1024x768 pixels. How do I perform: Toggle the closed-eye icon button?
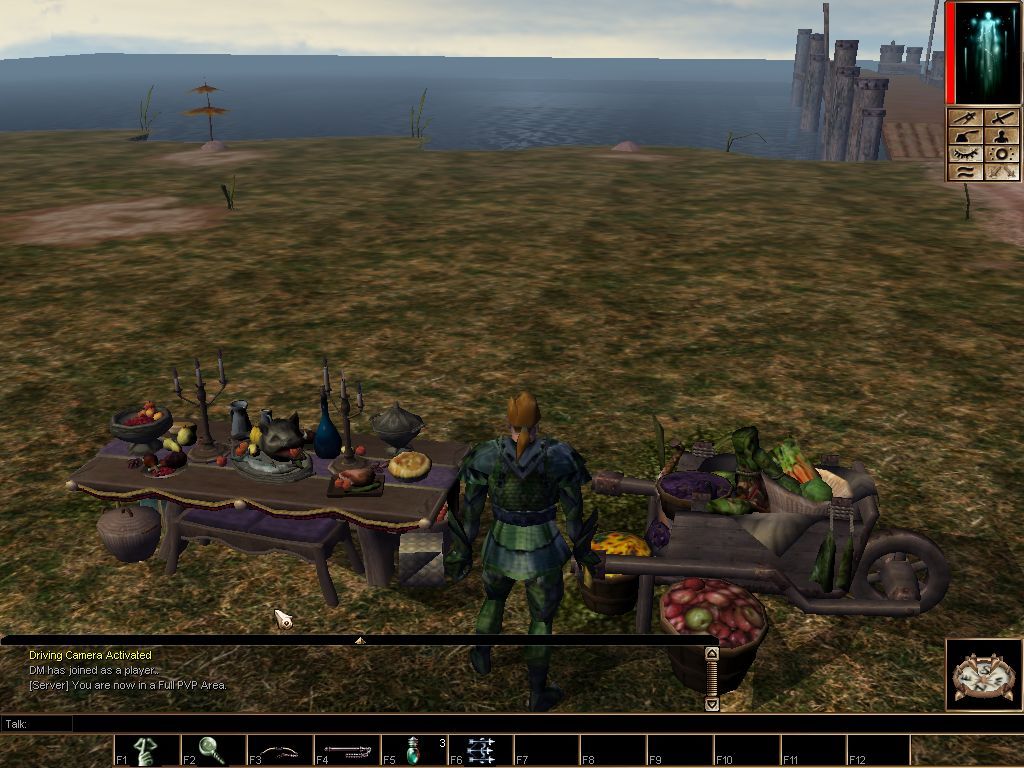pyautogui.click(x=965, y=154)
